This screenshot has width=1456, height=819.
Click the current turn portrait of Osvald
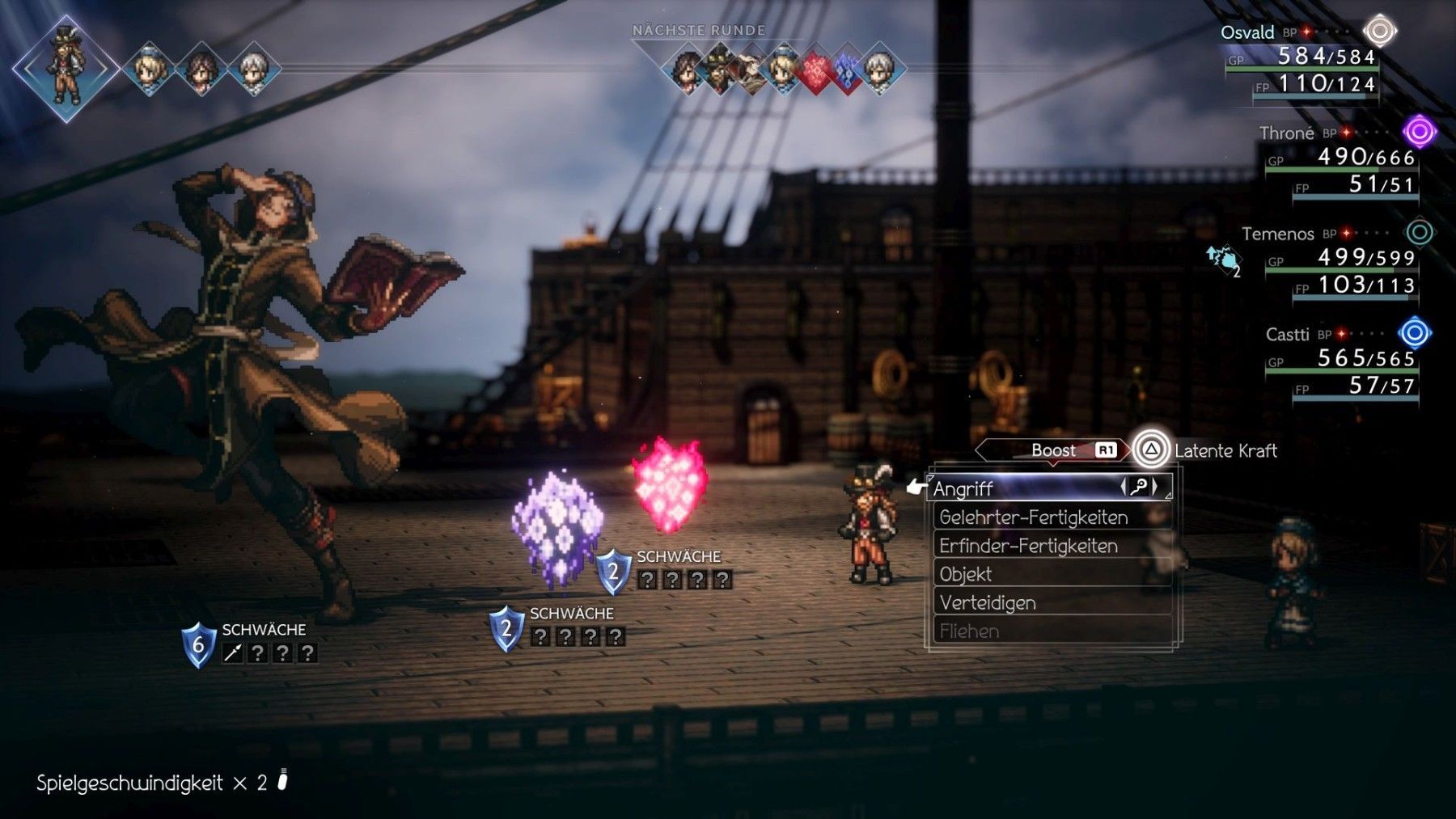(66, 67)
